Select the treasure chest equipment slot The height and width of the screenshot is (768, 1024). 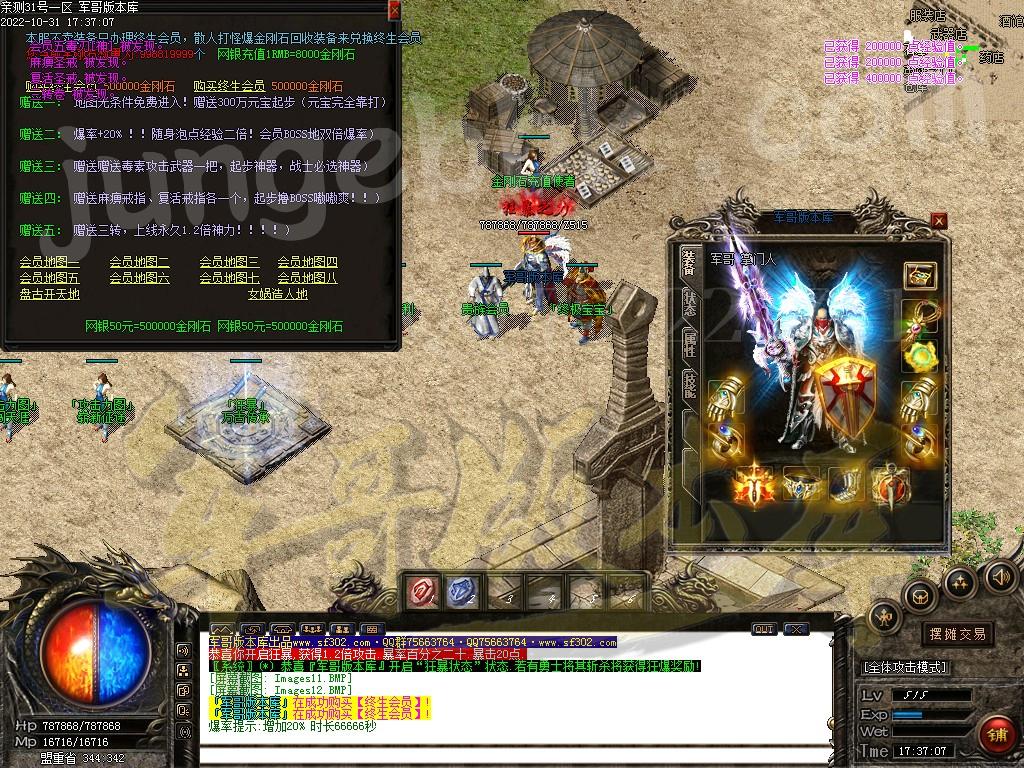pyautogui.click(x=919, y=276)
